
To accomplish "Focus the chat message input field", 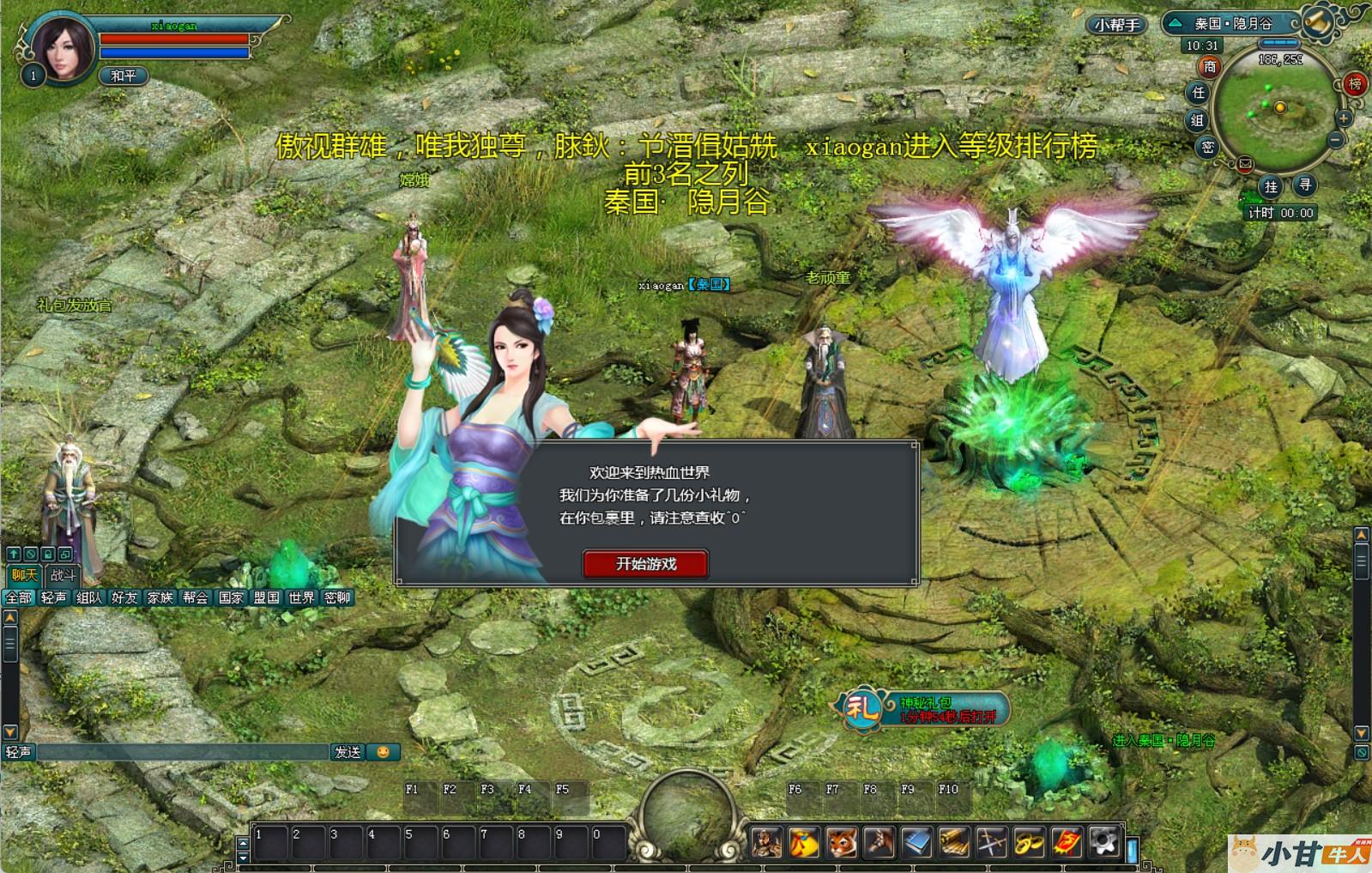I will click(x=182, y=752).
